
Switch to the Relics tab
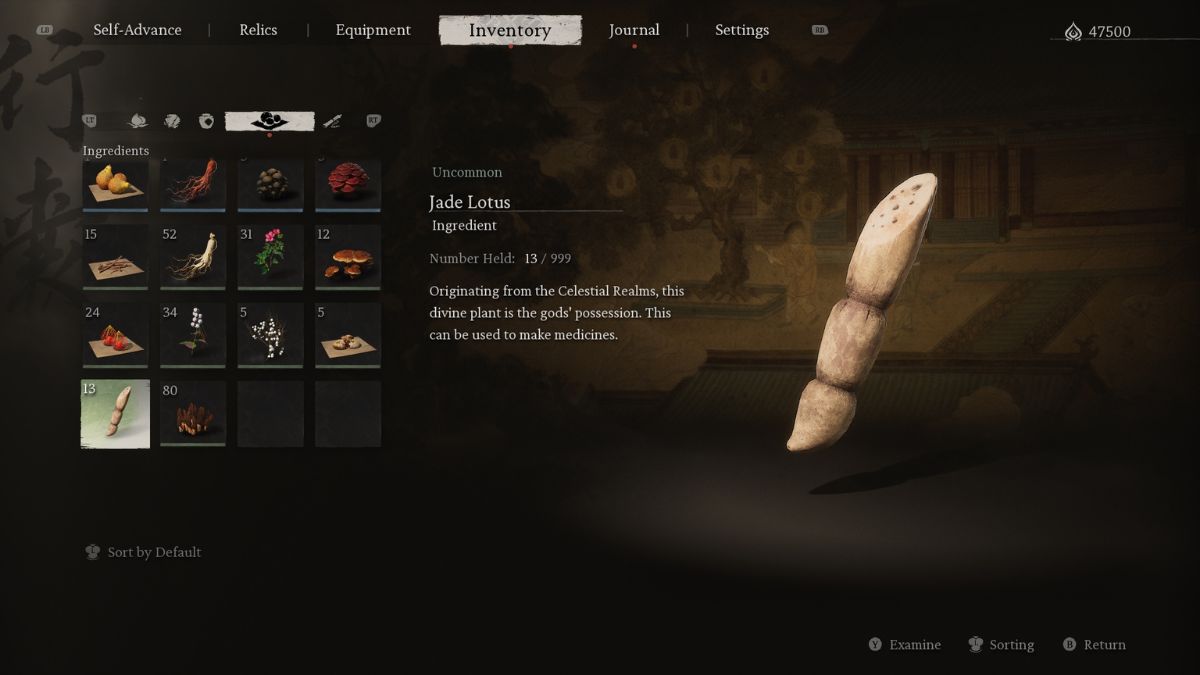[x=258, y=30]
